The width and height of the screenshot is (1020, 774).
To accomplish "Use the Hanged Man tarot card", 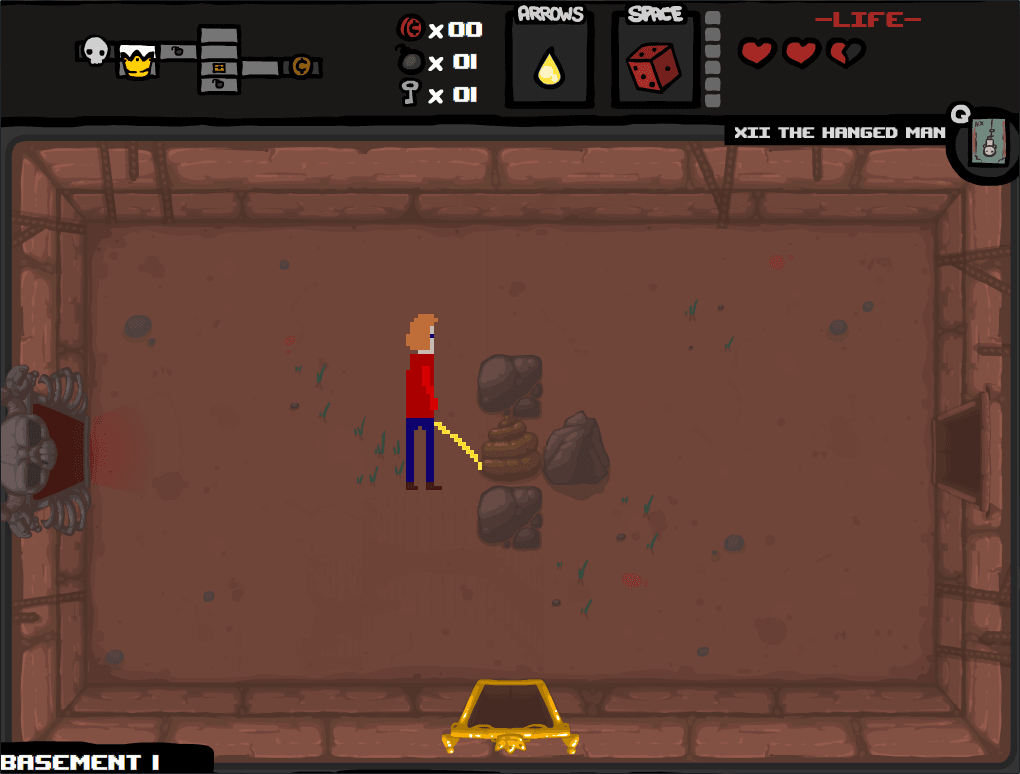I will [x=987, y=143].
